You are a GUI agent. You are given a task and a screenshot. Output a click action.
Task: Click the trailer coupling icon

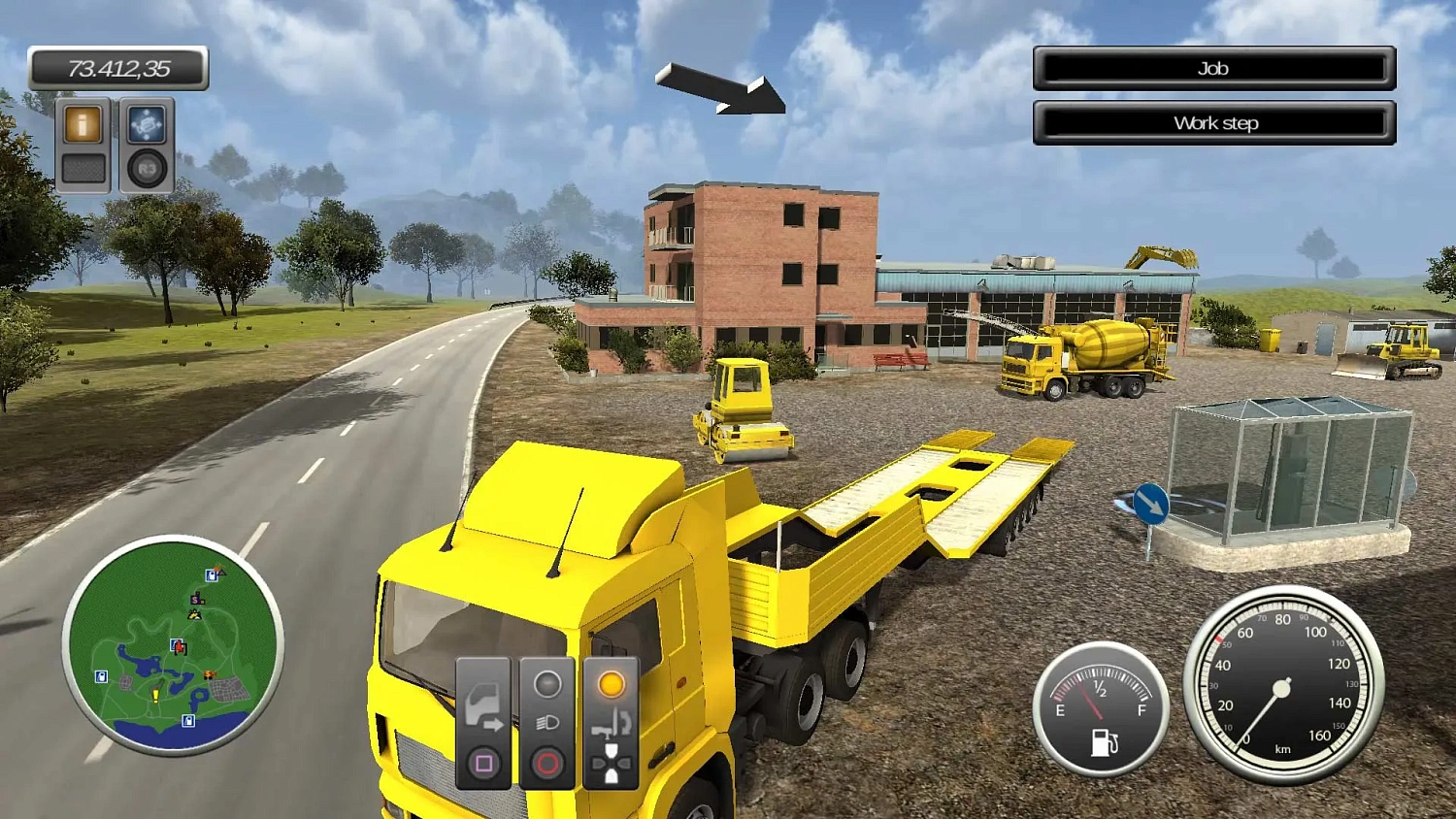(612, 725)
